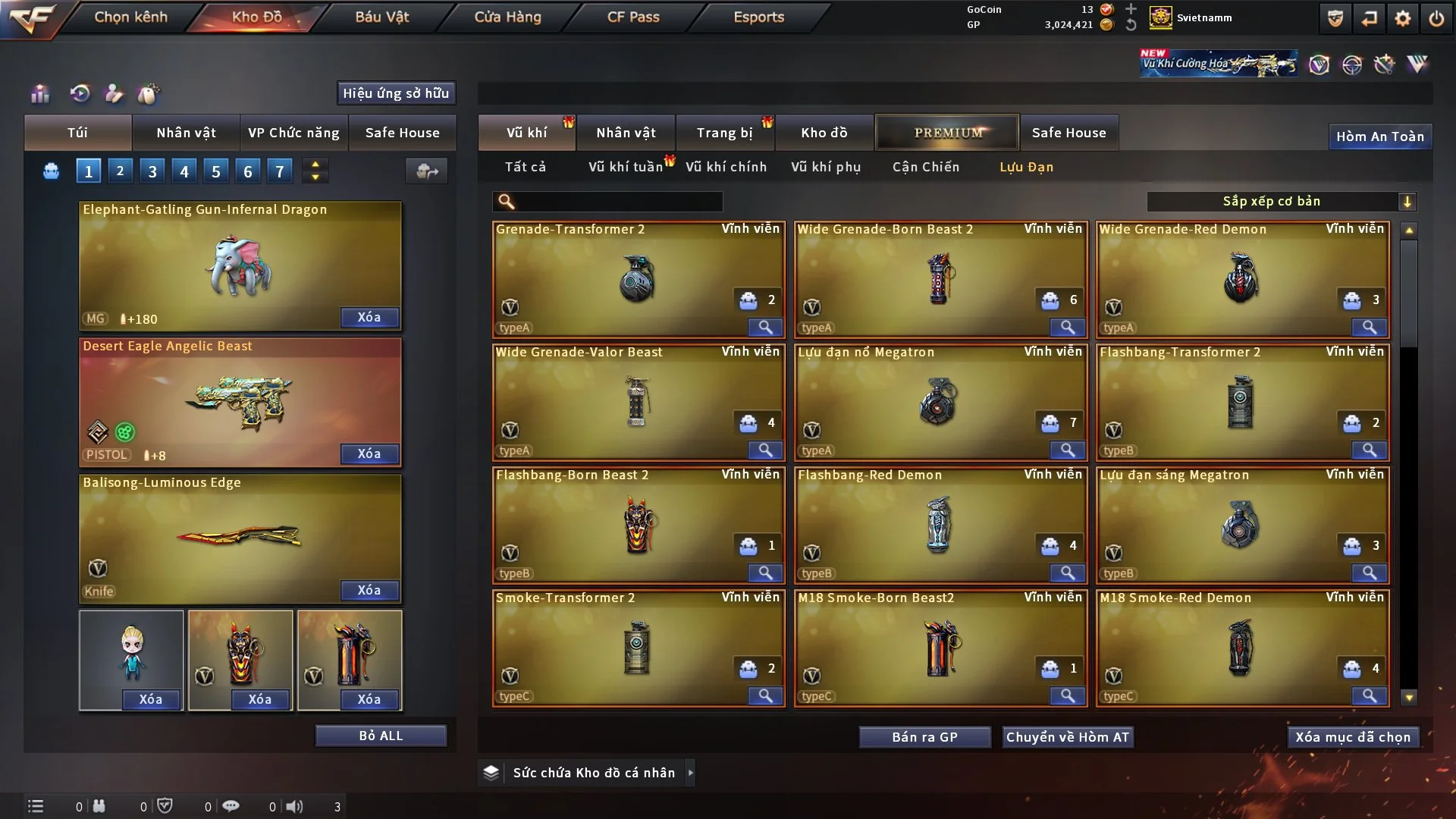This screenshot has height=819, width=1456.
Task: Choose Chuyển về Hòm AT button
Action: (1068, 737)
